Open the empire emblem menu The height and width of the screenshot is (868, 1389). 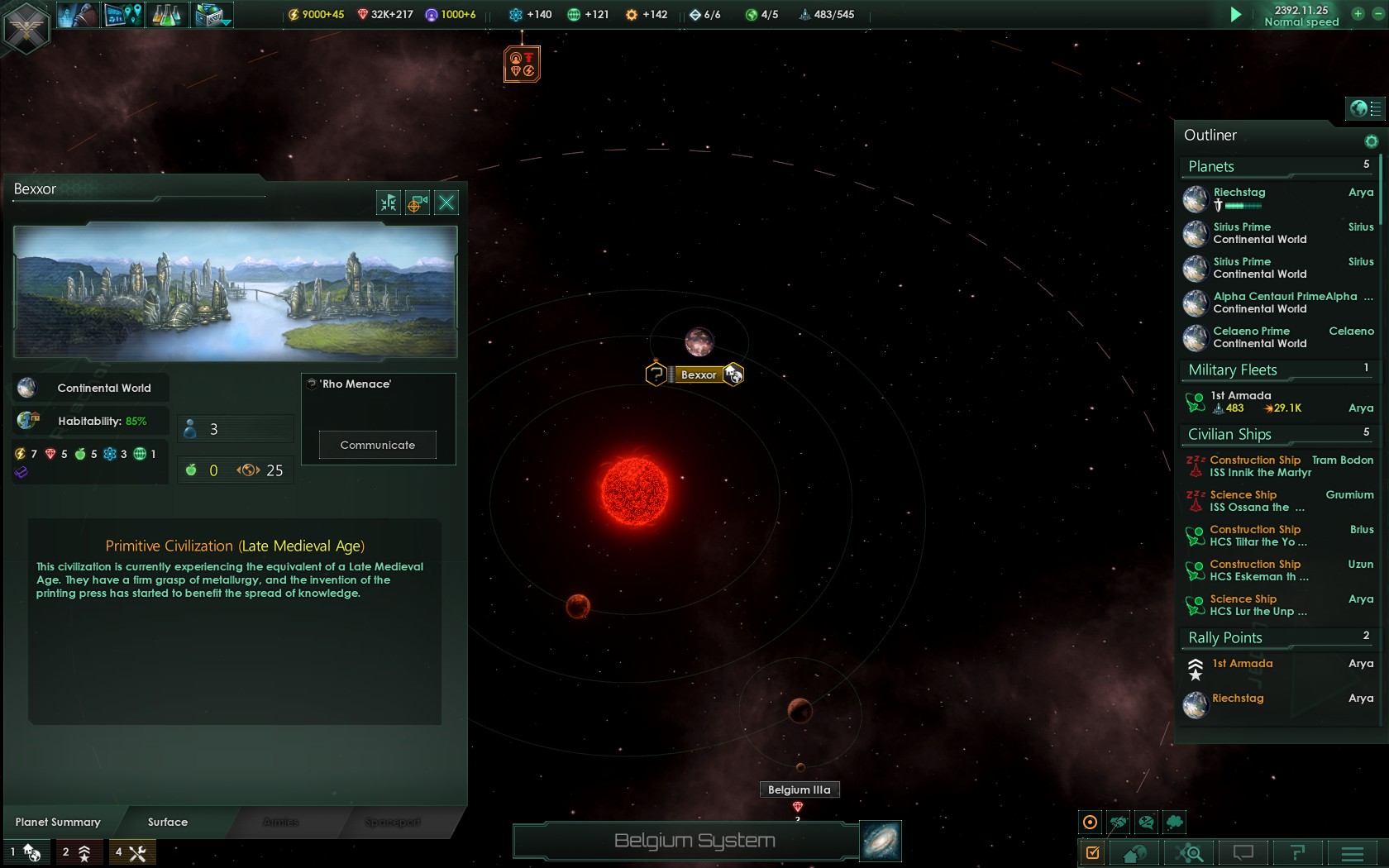(x=26, y=27)
